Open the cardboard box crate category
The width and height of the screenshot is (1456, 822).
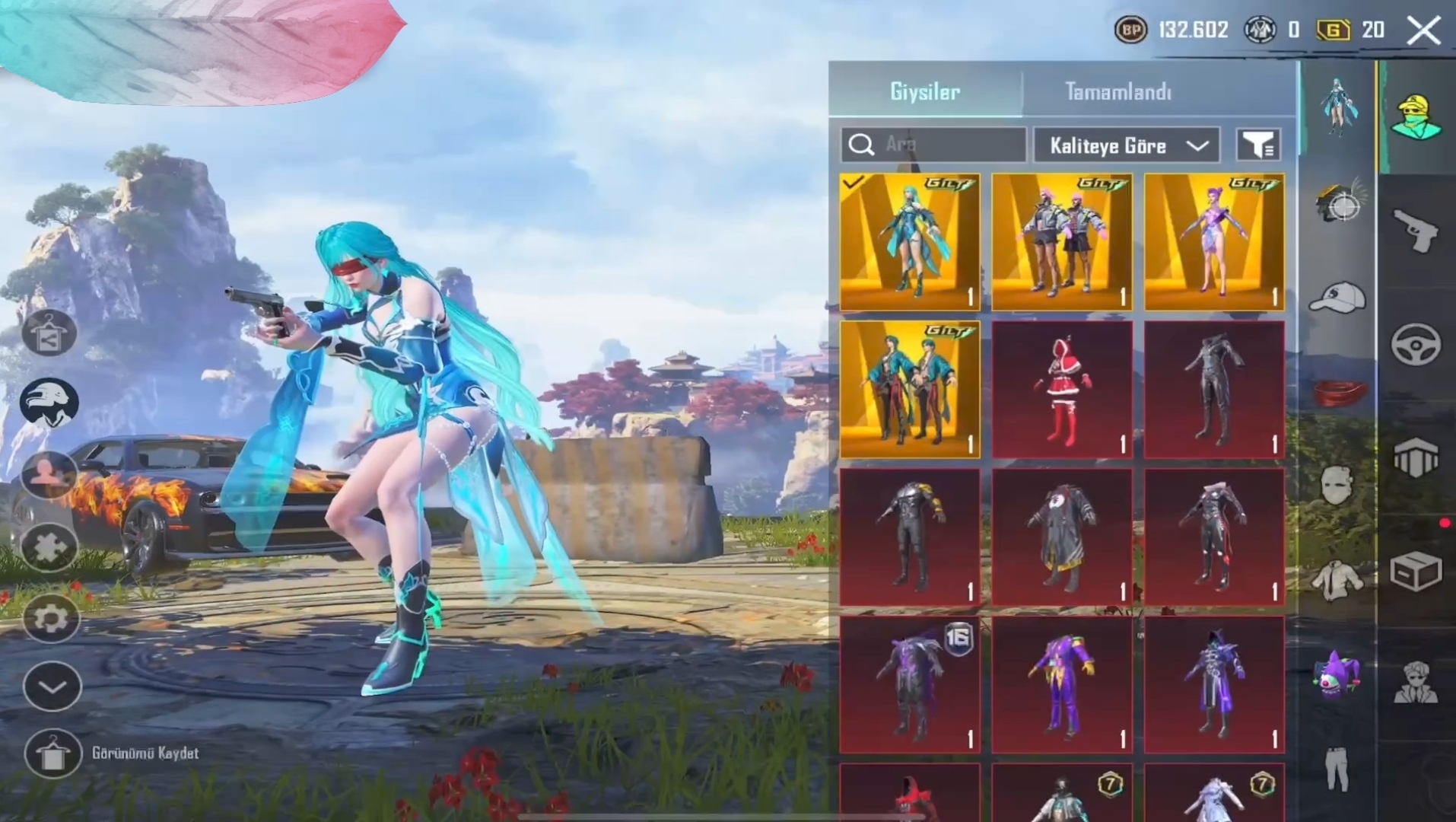pos(1415,571)
